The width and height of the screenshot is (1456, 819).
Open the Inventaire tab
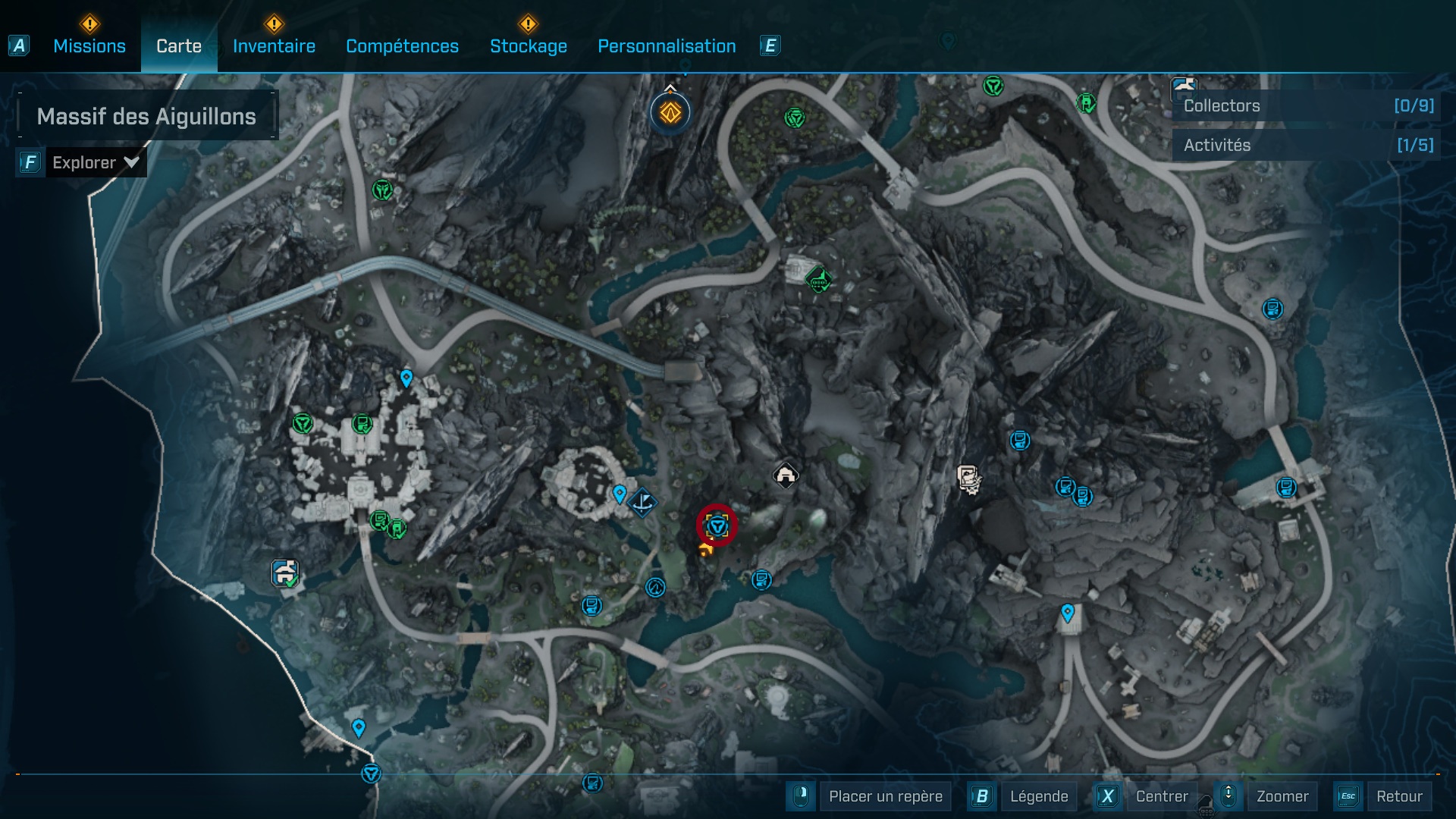[274, 46]
